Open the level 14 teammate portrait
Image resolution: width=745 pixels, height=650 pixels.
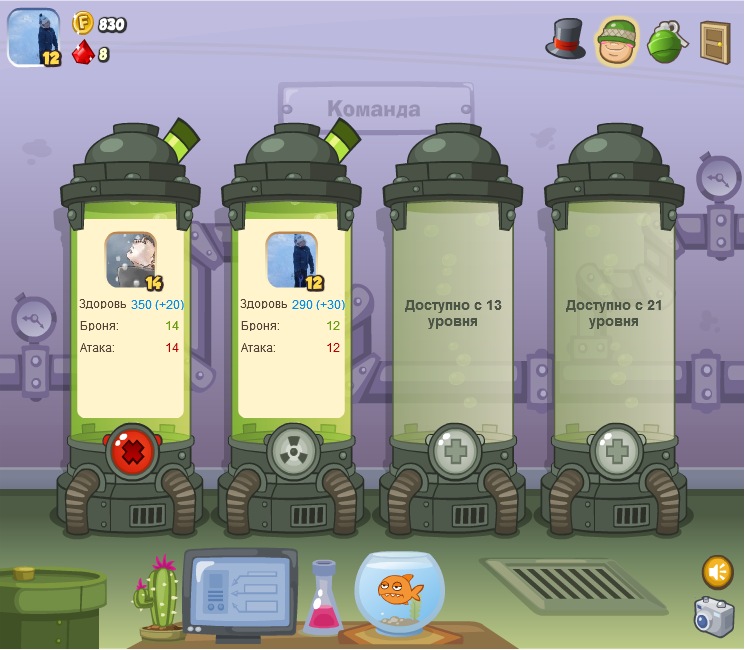pos(131,259)
